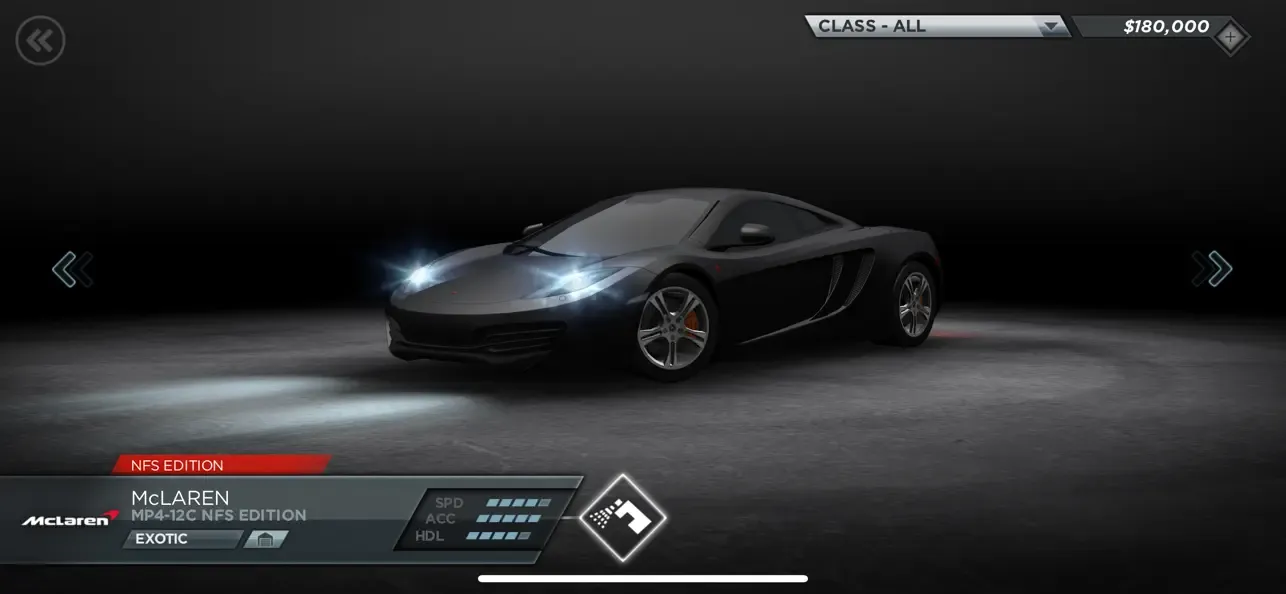Open the CLASS - ALL dropdown
Viewport: 1286px width, 594px height.
[936, 27]
